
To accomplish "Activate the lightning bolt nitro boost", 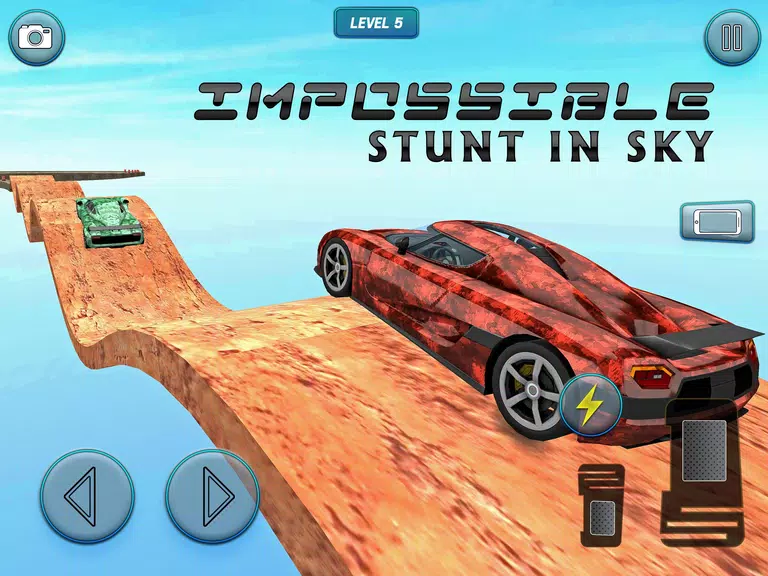I will [590, 404].
